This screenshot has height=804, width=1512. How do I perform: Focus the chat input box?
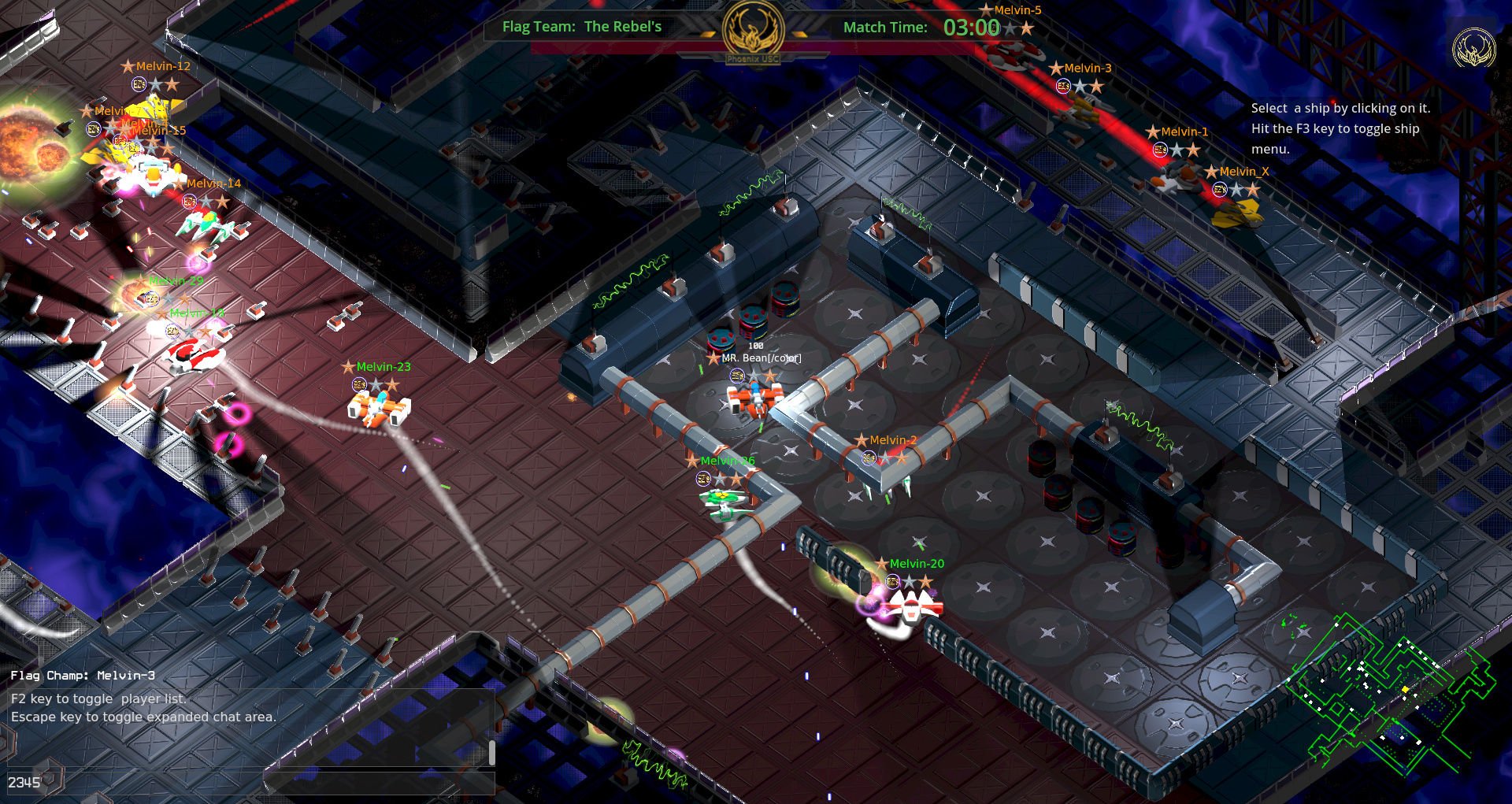pos(378,782)
